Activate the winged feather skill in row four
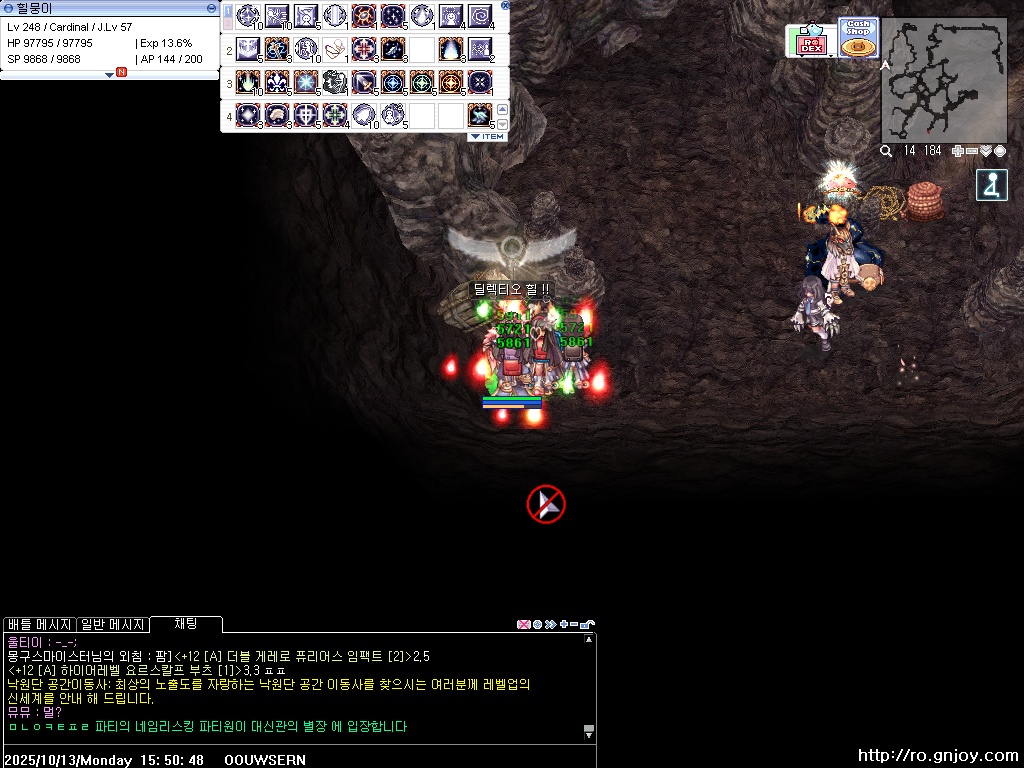 (x=480, y=115)
